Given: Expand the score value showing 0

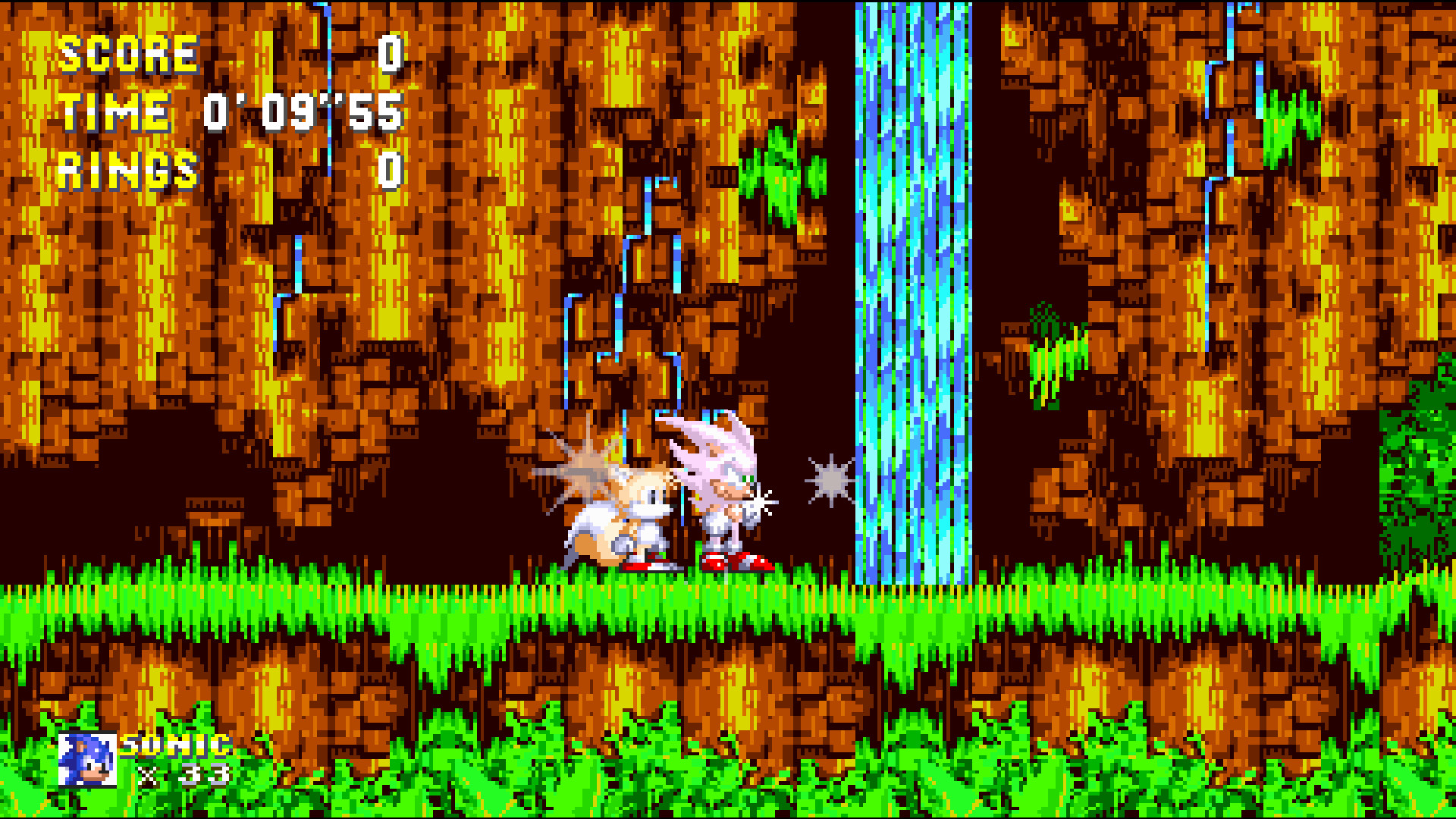Looking at the screenshot, I should (x=393, y=53).
